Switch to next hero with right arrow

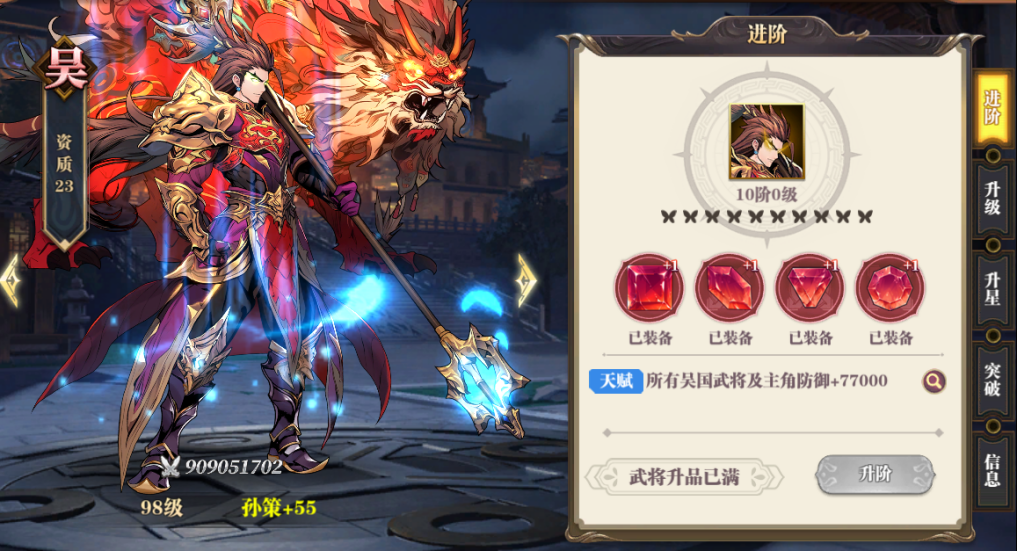pos(526,281)
